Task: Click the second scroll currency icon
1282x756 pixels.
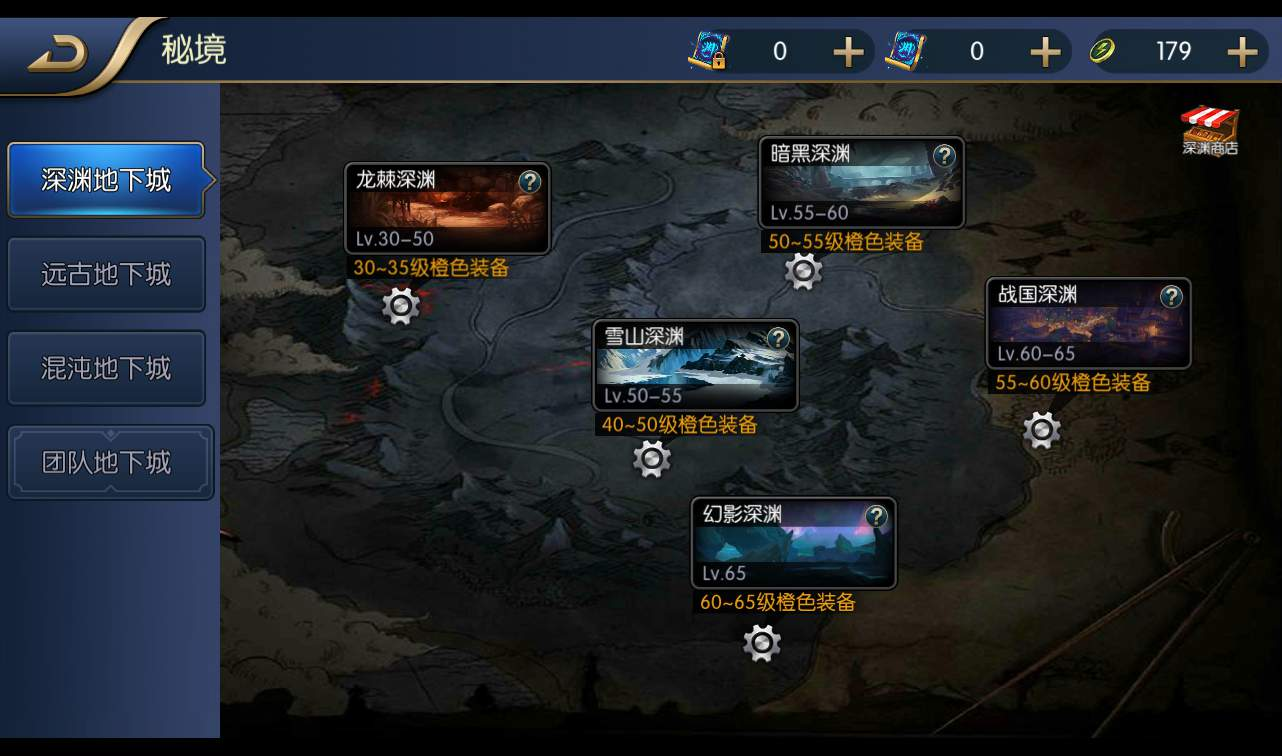Action: (x=903, y=50)
